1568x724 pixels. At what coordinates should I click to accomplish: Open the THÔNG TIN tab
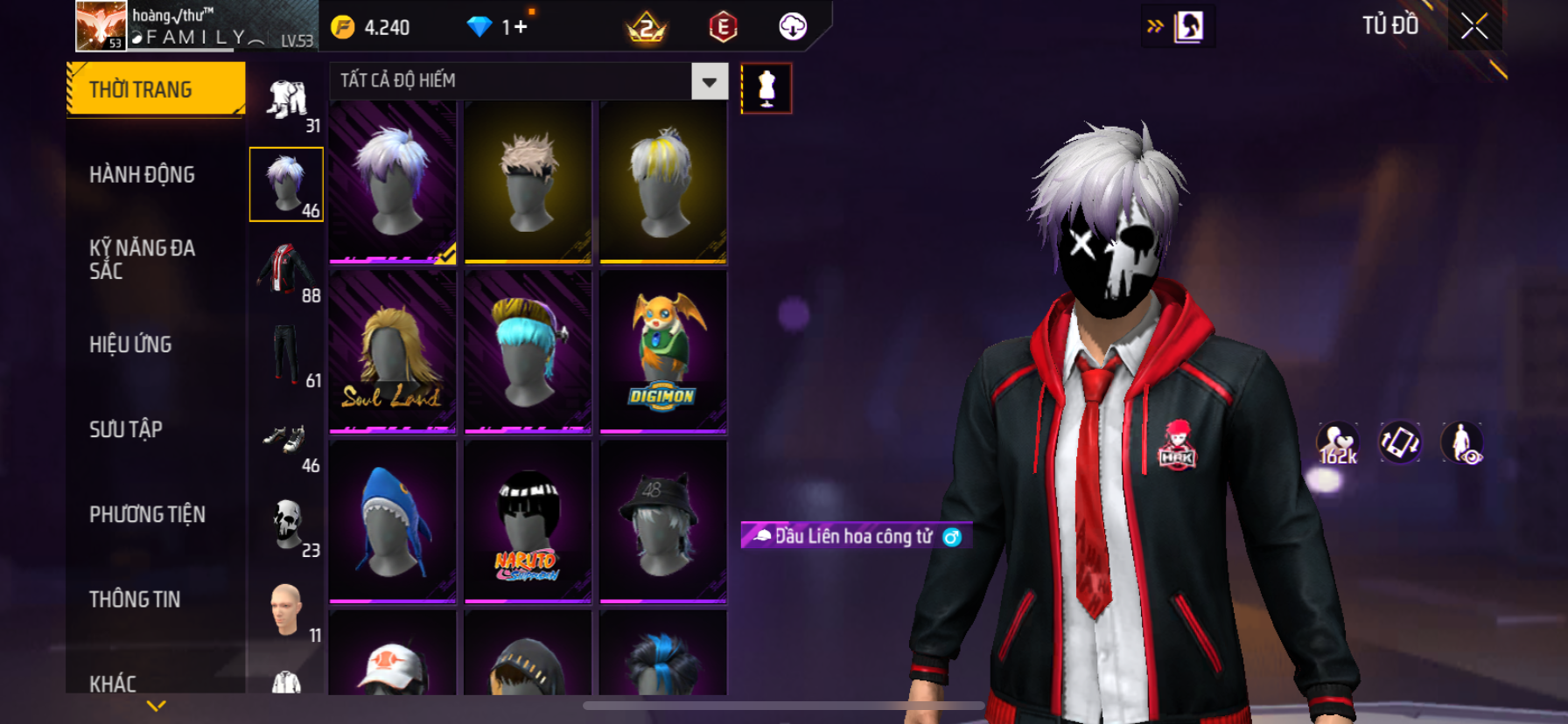135,599
